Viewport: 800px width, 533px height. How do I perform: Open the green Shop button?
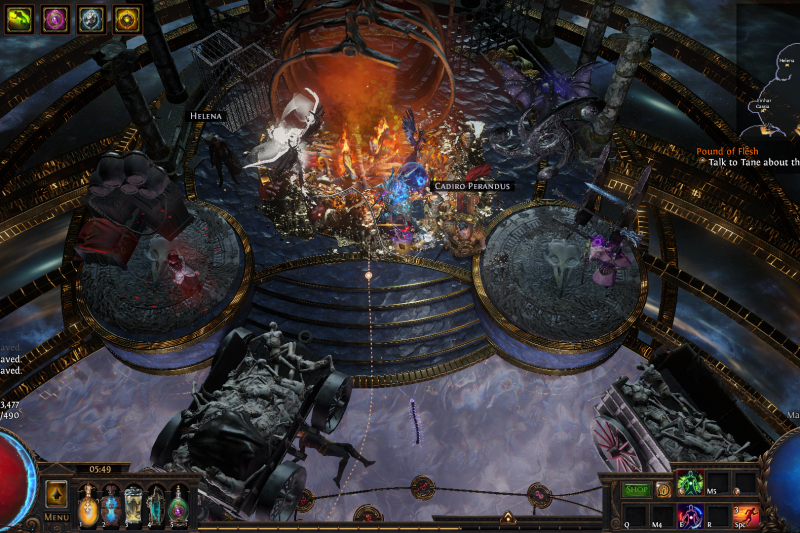tap(637, 490)
